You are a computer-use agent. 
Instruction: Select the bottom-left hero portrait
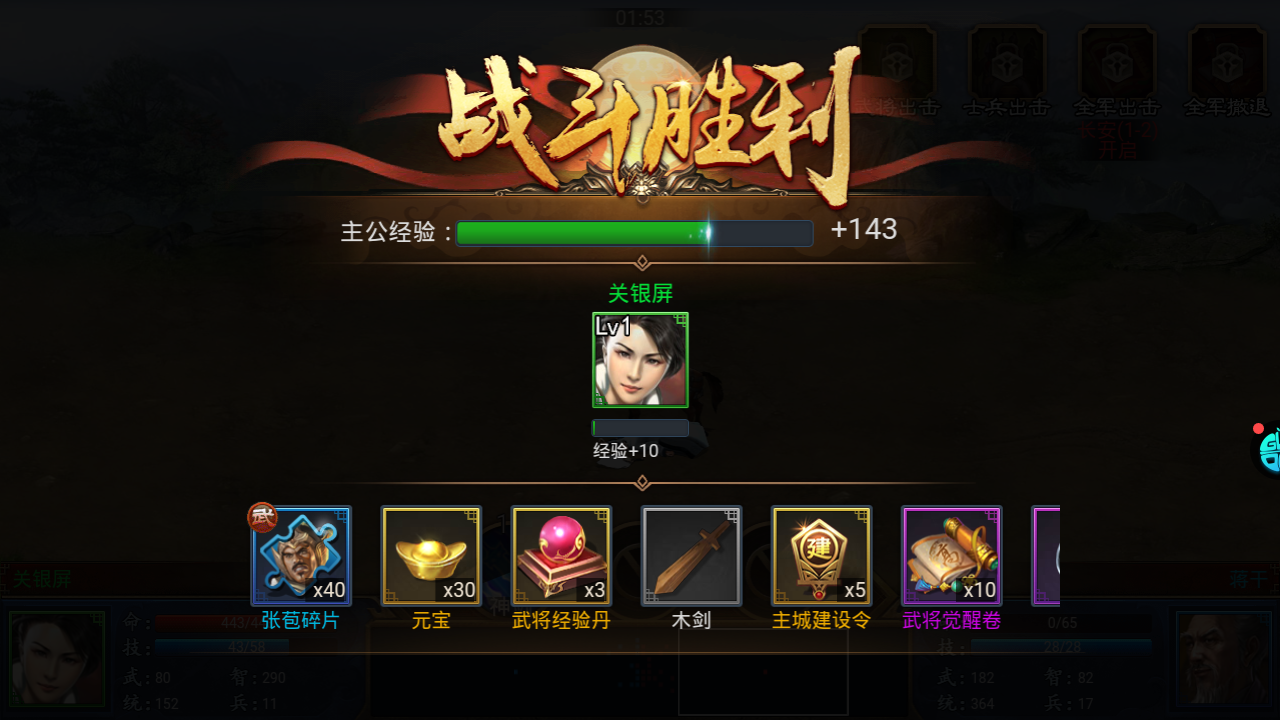coord(56,658)
